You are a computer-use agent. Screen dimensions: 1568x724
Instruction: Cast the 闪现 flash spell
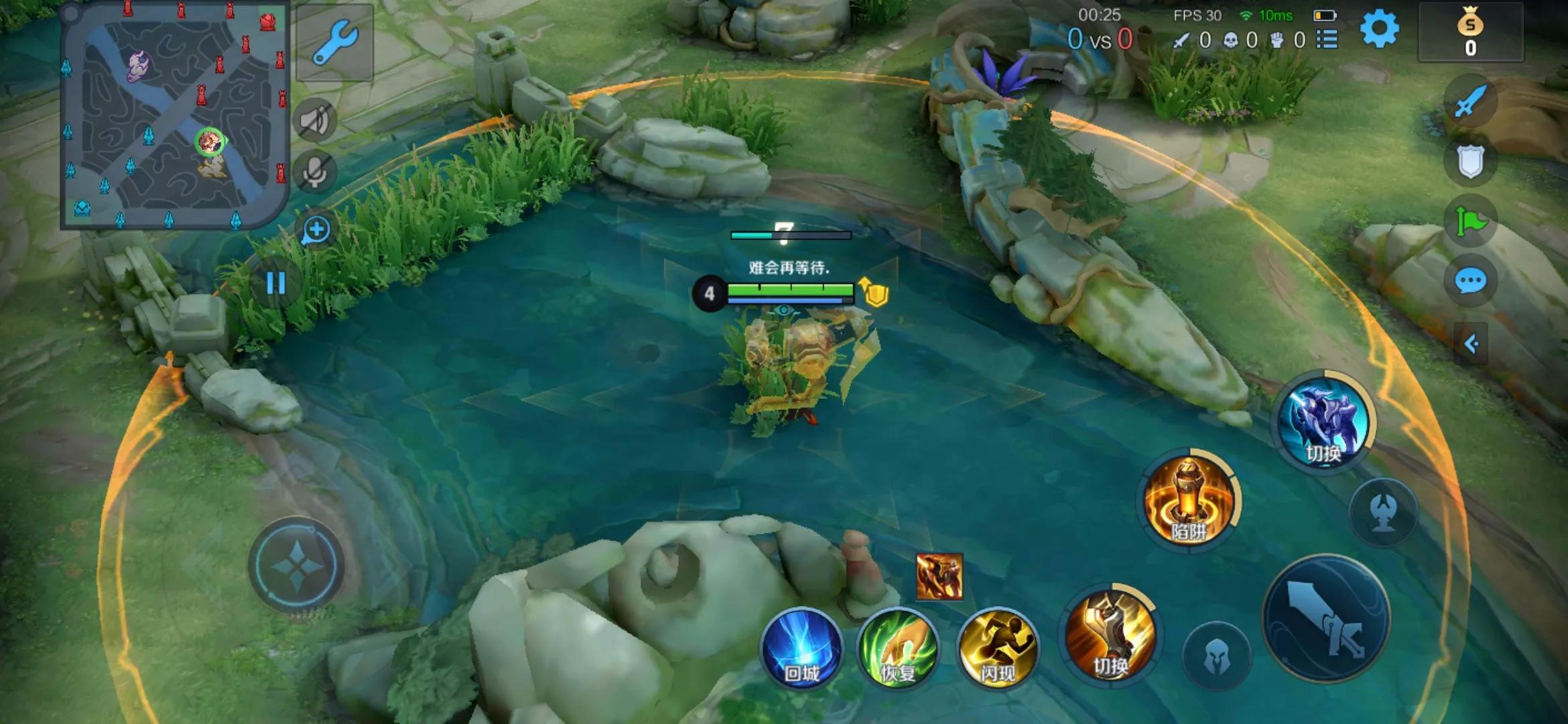coord(997,649)
